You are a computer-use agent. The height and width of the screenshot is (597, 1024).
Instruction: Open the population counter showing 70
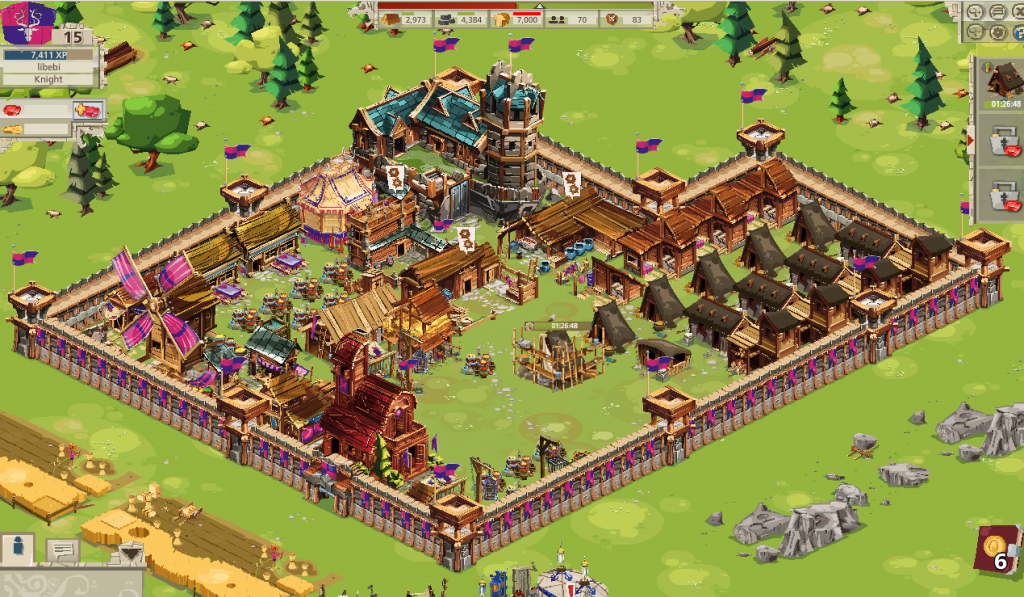(571, 20)
